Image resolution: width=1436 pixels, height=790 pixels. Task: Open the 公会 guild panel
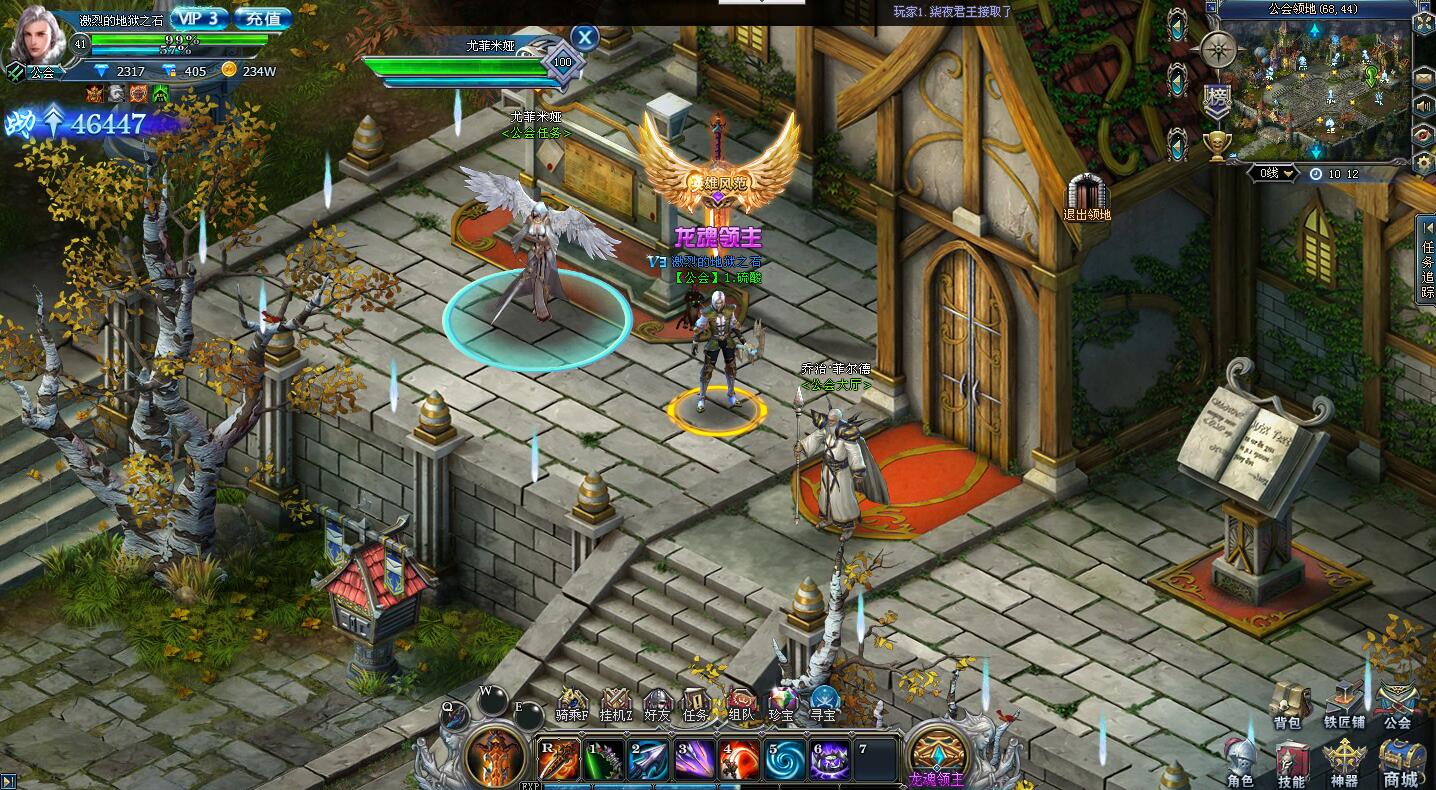click(x=1397, y=704)
